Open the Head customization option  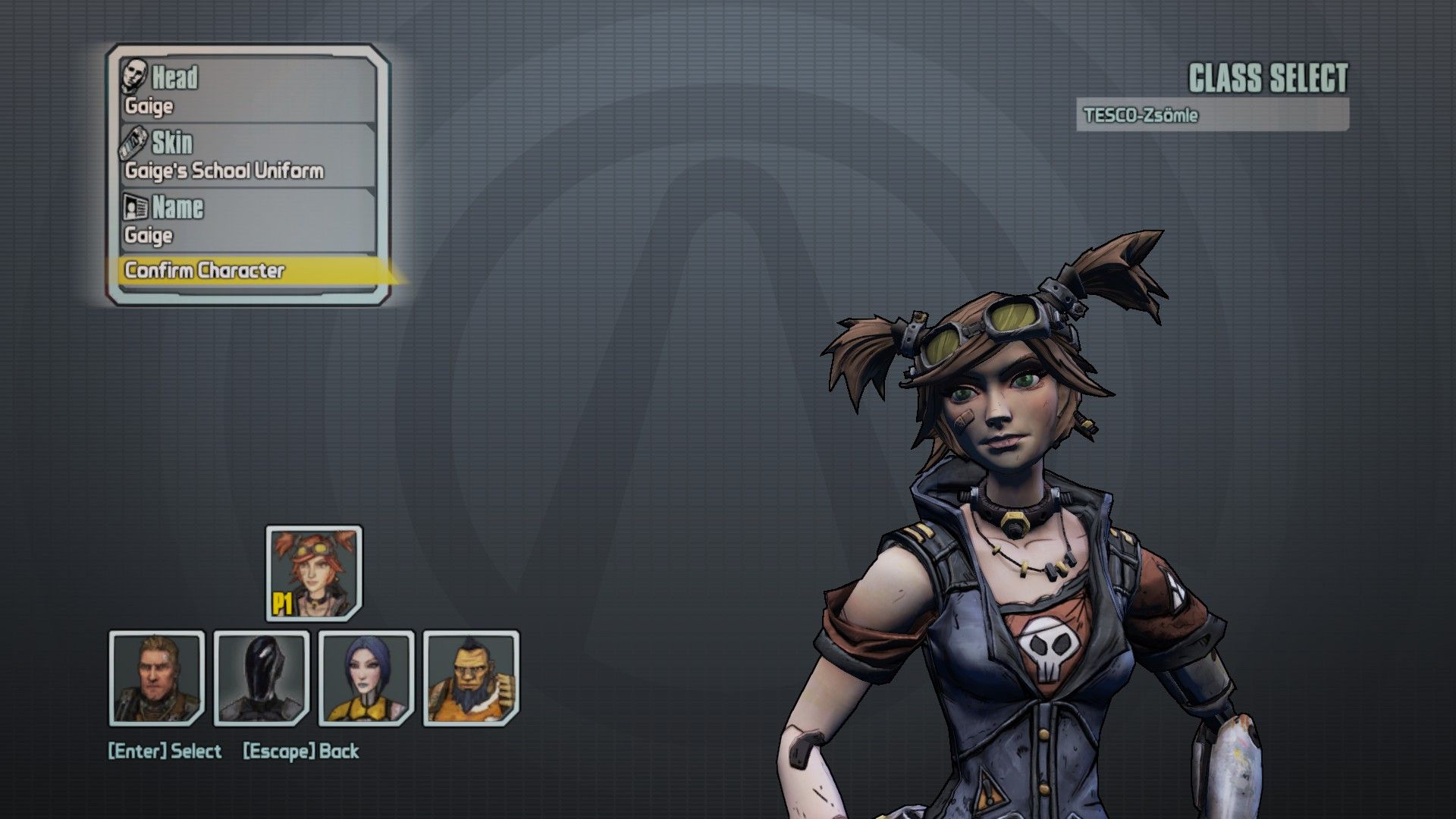[247, 89]
